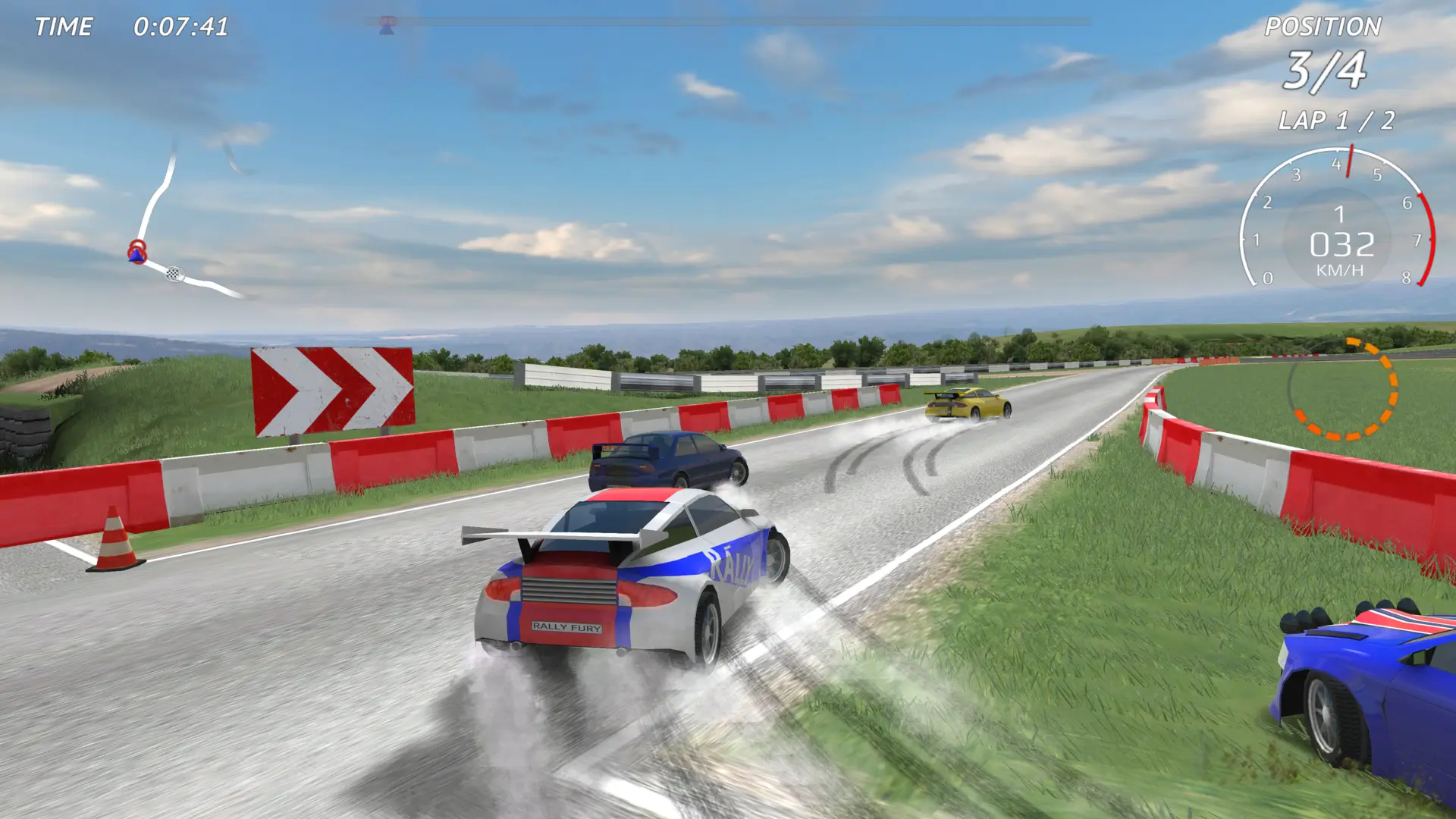
Task: Click the car icon on the top progress bar
Action: [x=387, y=23]
